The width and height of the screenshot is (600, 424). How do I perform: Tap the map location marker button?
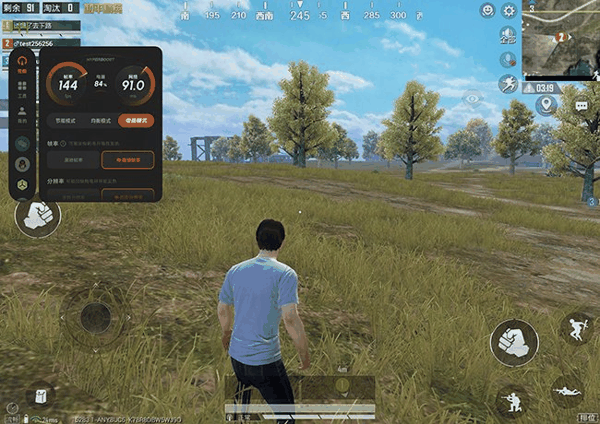[x=544, y=105]
